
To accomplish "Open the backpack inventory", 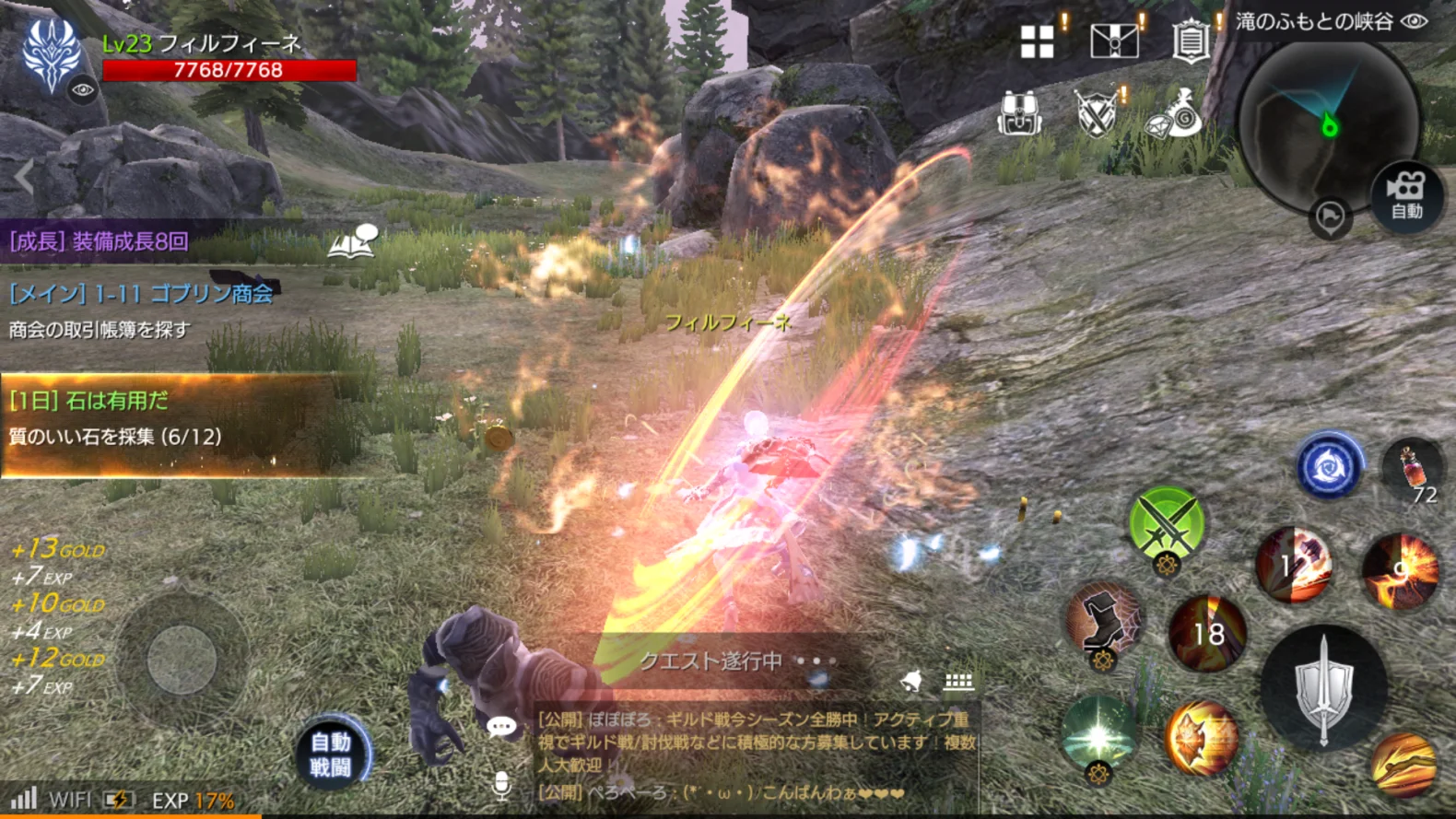I will pyautogui.click(x=1019, y=114).
